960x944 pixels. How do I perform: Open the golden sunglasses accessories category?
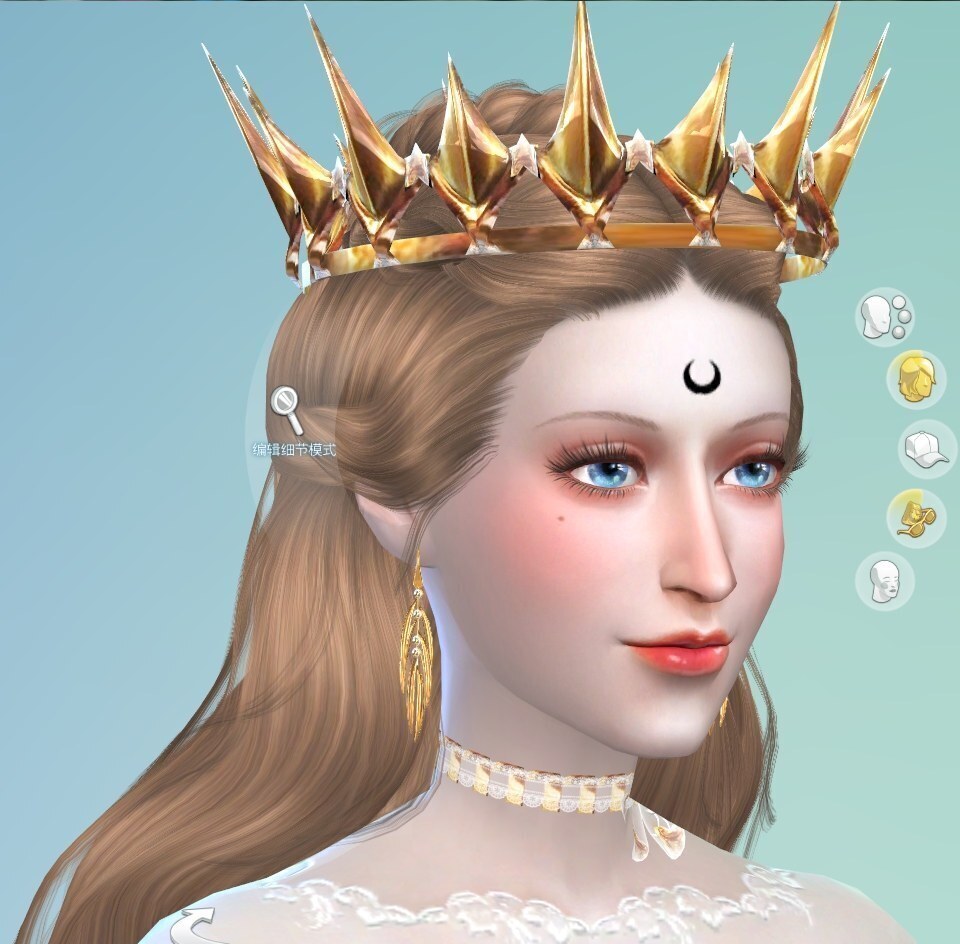tap(915, 517)
